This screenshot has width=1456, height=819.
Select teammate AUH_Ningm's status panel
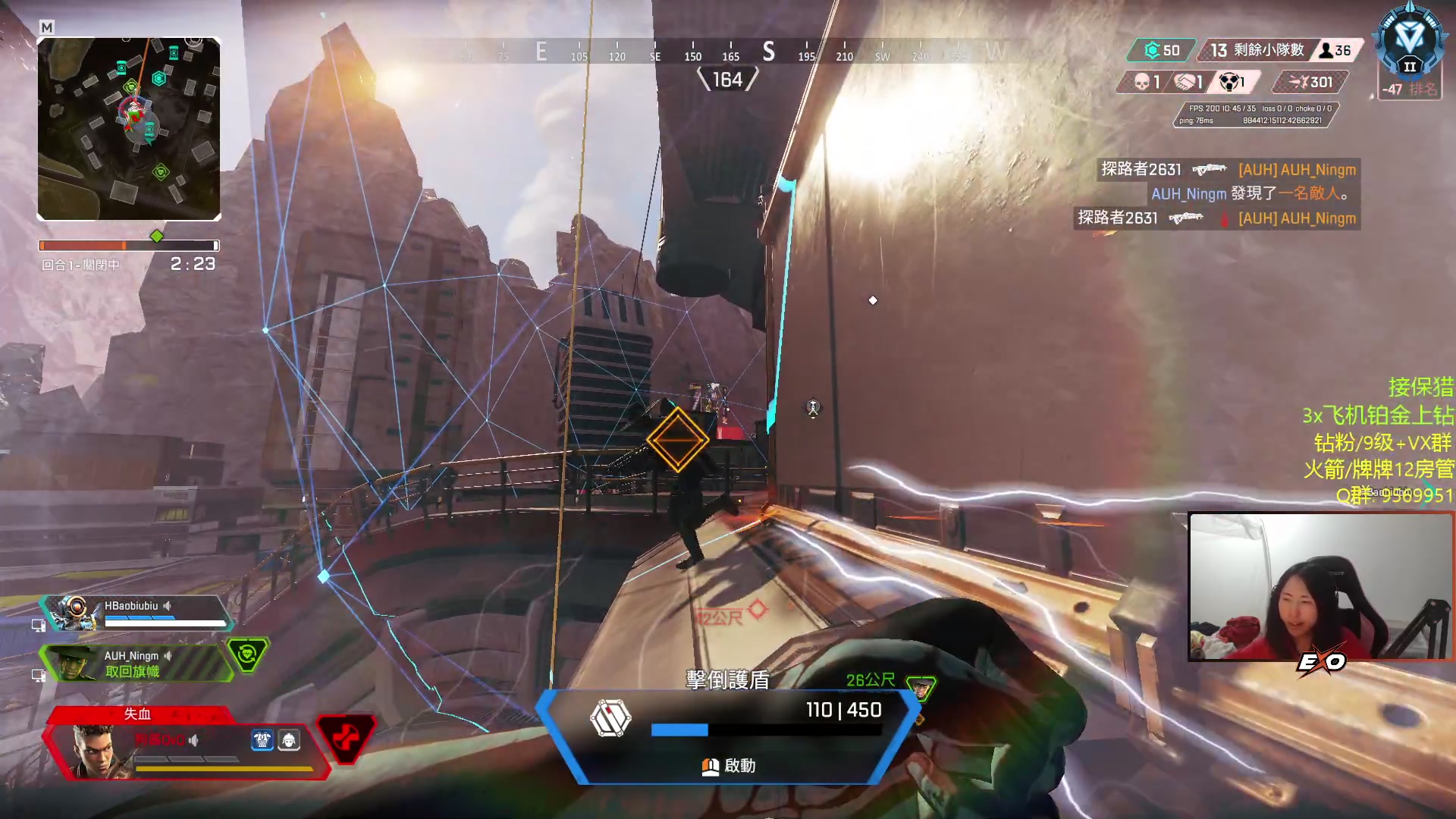(x=136, y=663)
